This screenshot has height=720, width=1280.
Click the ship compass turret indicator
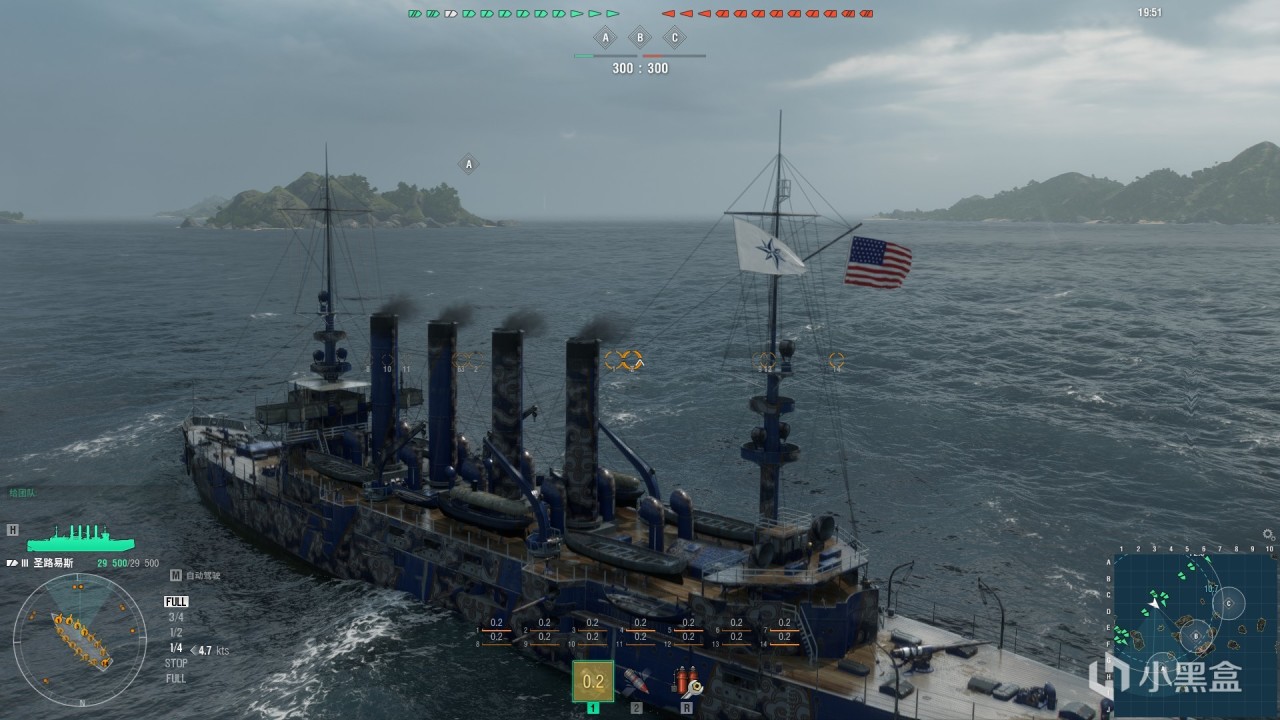click(80, 640)
